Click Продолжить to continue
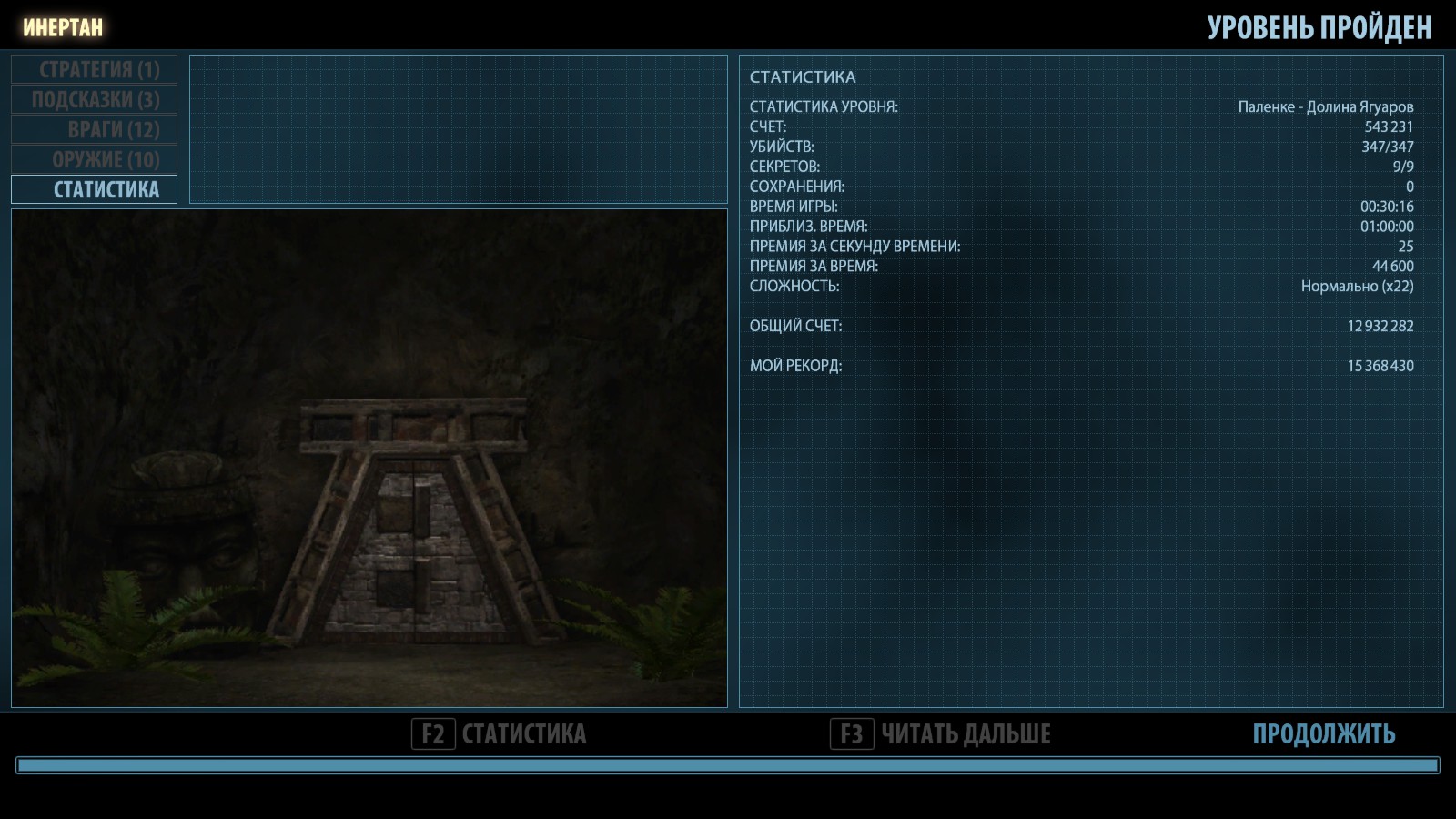 tap(1323, 734)
